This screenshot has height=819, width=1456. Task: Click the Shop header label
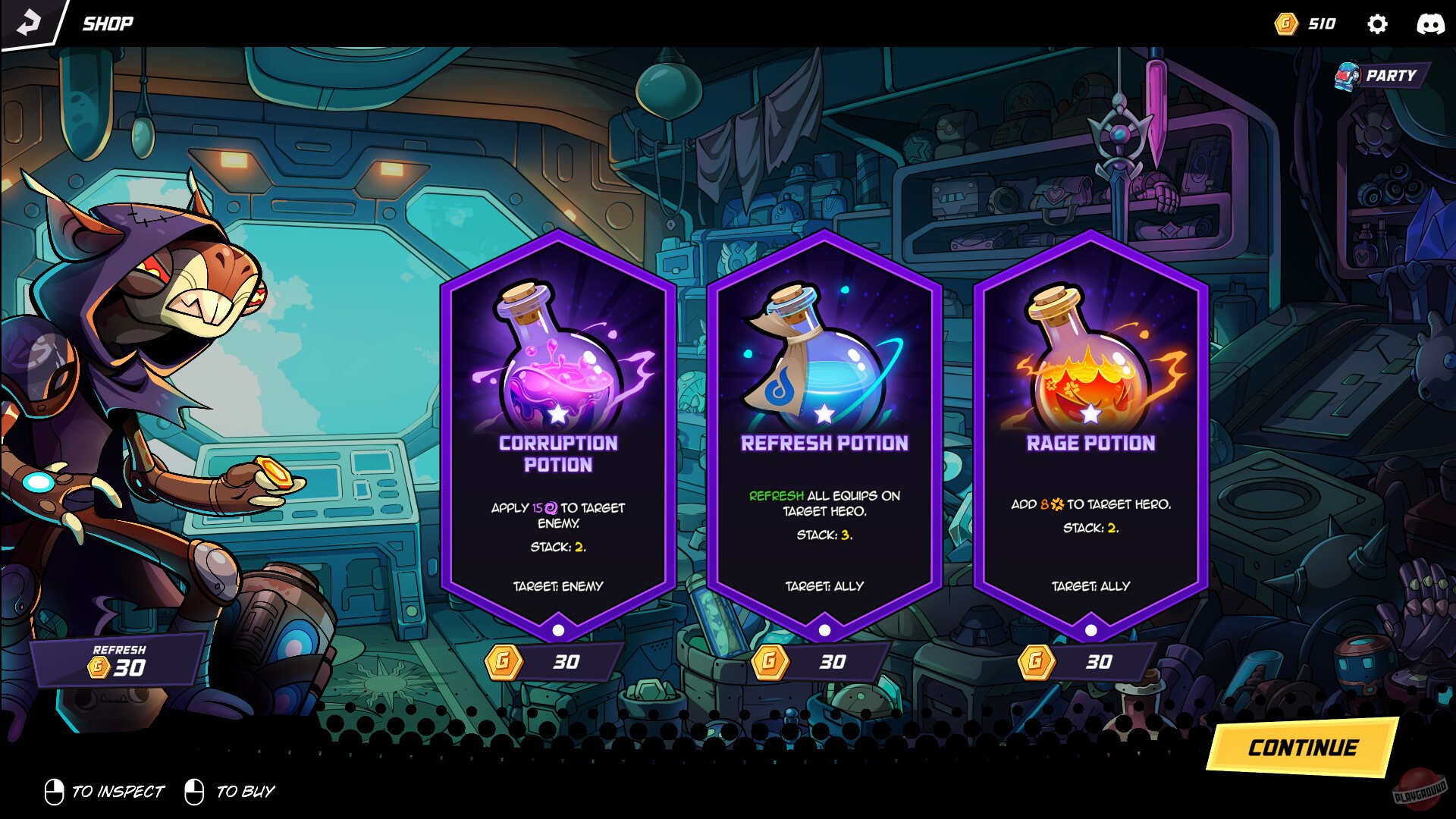point(106,22)
